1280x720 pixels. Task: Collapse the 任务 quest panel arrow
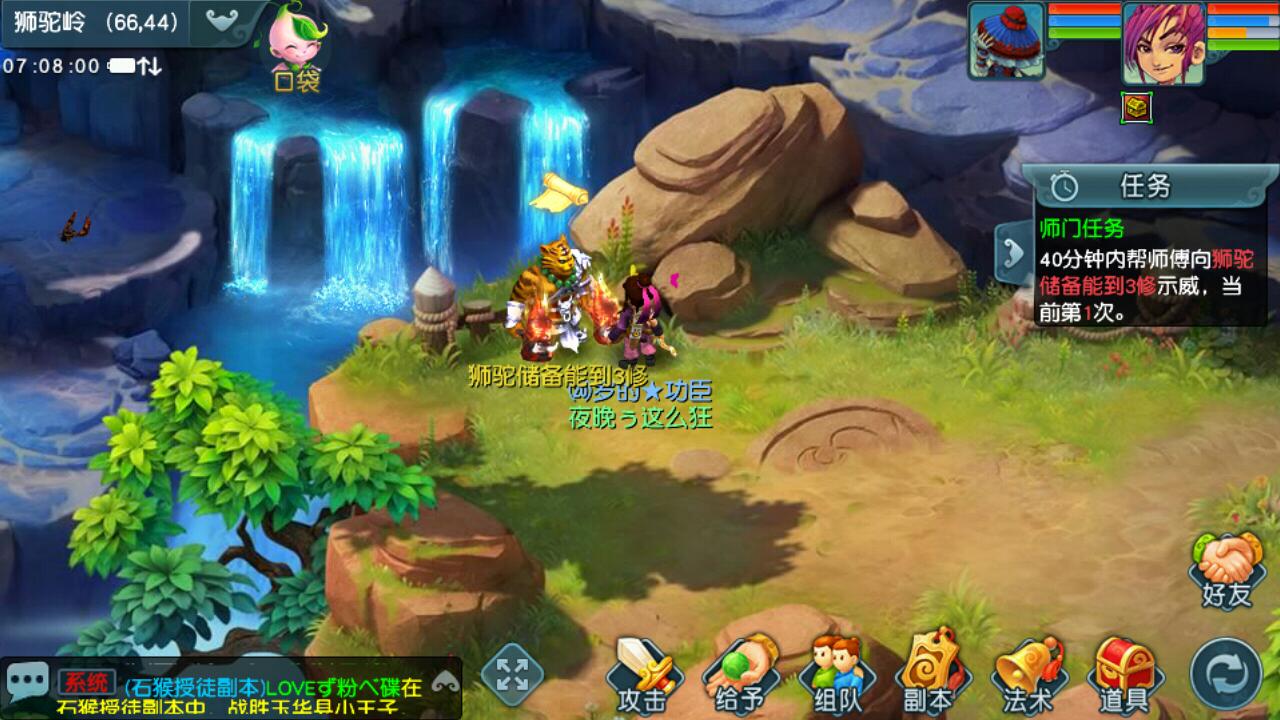(x=1014, y=254)
